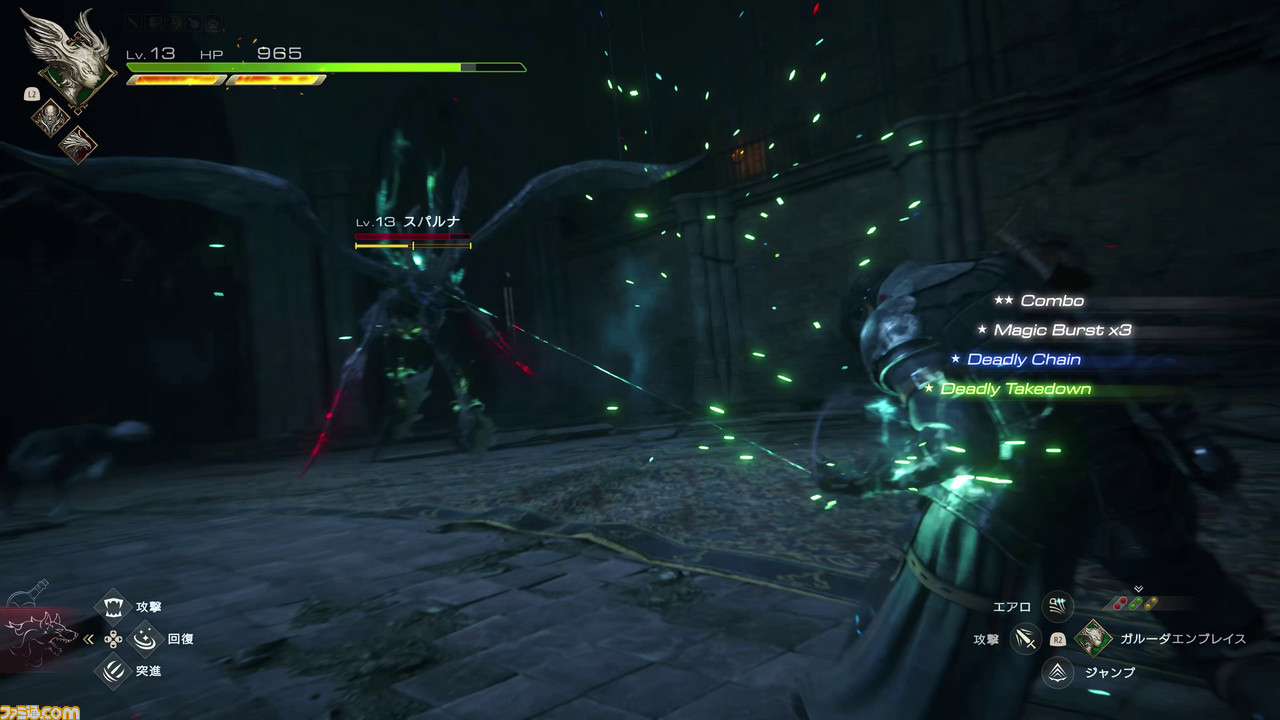
Task: Activate Torgal's 攻撃 fang attack command
Action: tap(113, 606)
